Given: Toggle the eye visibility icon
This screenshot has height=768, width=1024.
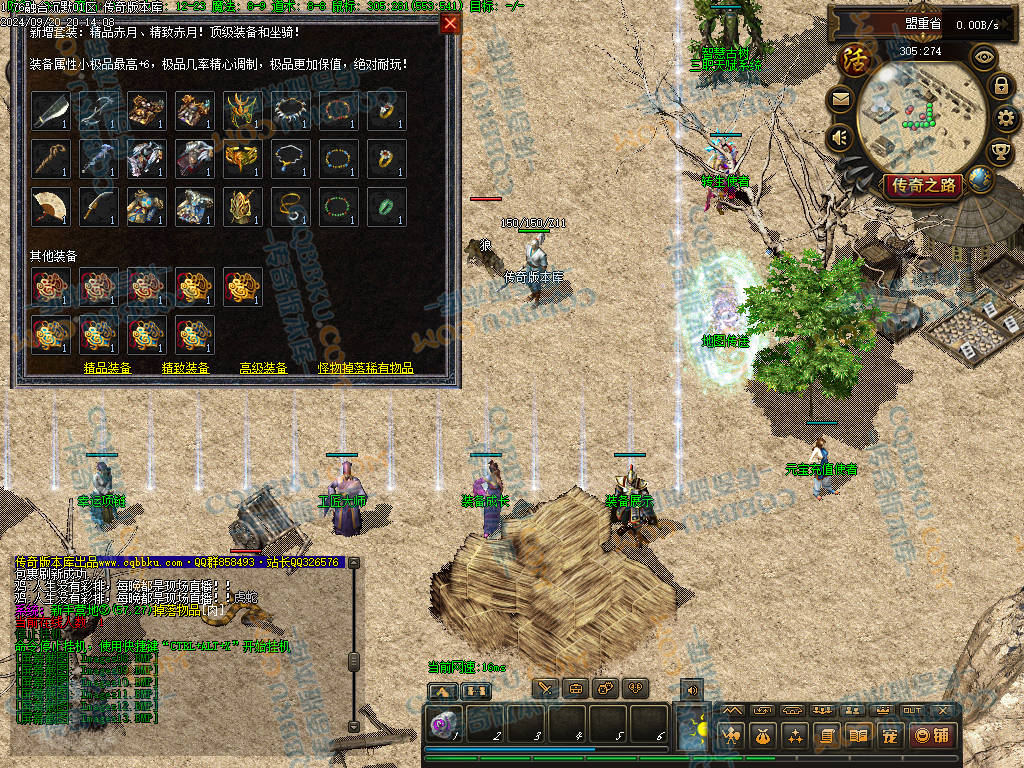Looking at the screenshot, I should click(985, 57).
